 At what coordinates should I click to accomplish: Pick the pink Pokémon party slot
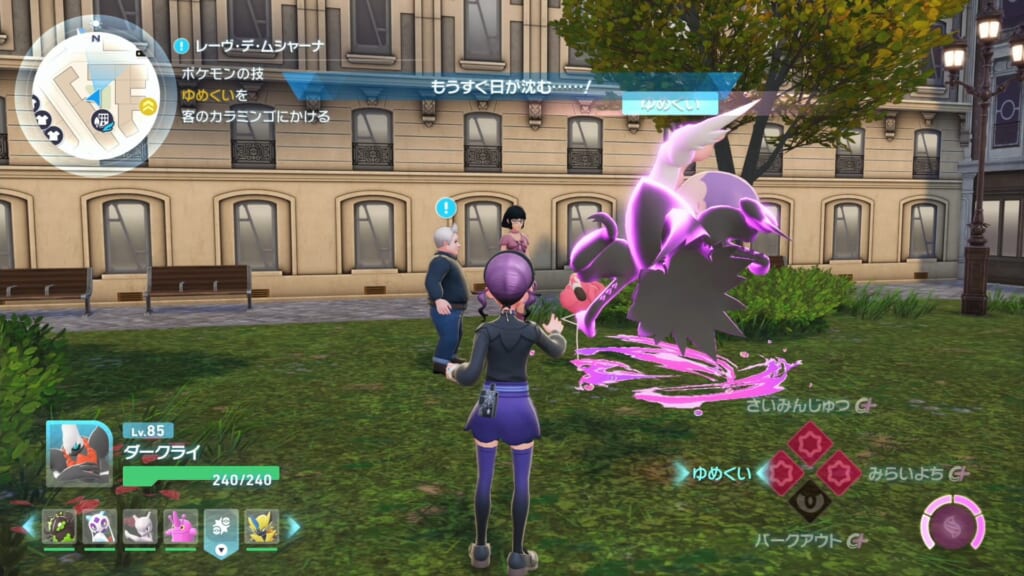180,526
